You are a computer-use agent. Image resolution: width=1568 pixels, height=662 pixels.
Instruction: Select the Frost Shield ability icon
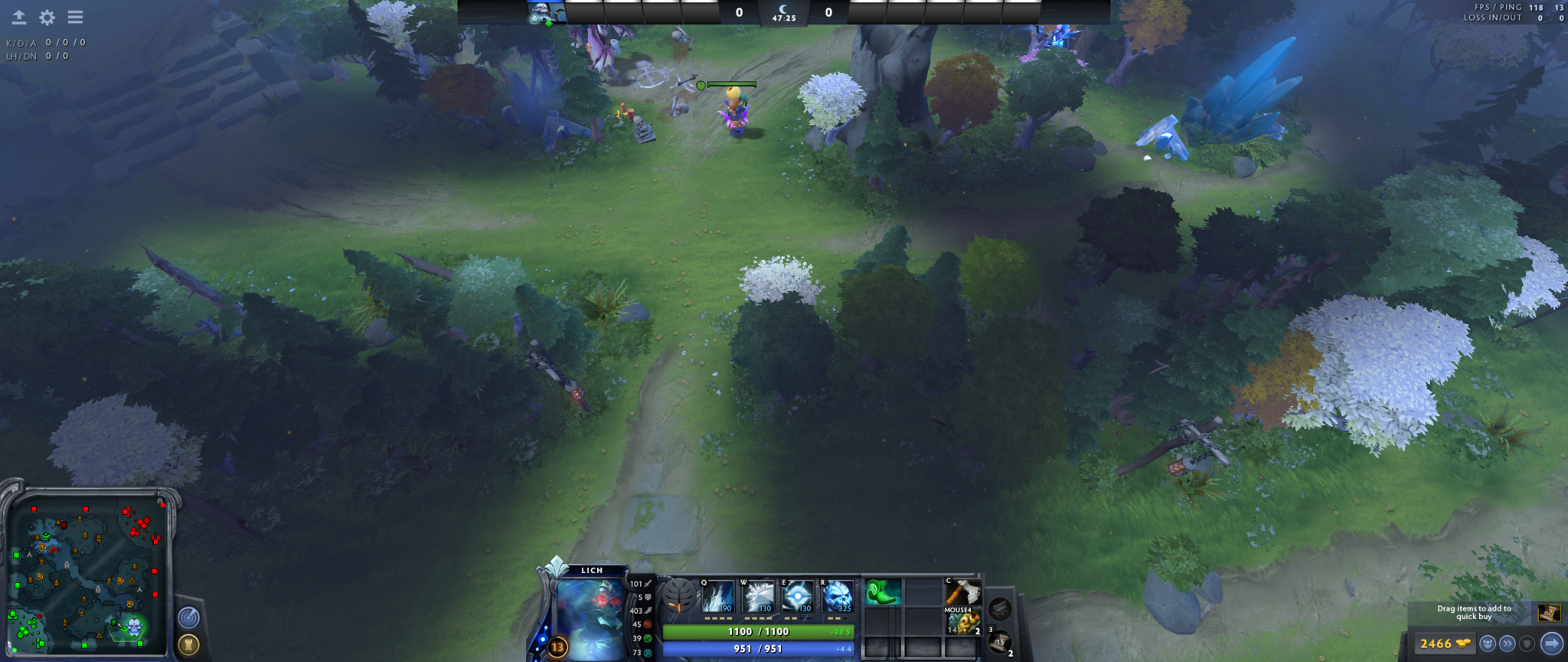(x=758, y=597)
